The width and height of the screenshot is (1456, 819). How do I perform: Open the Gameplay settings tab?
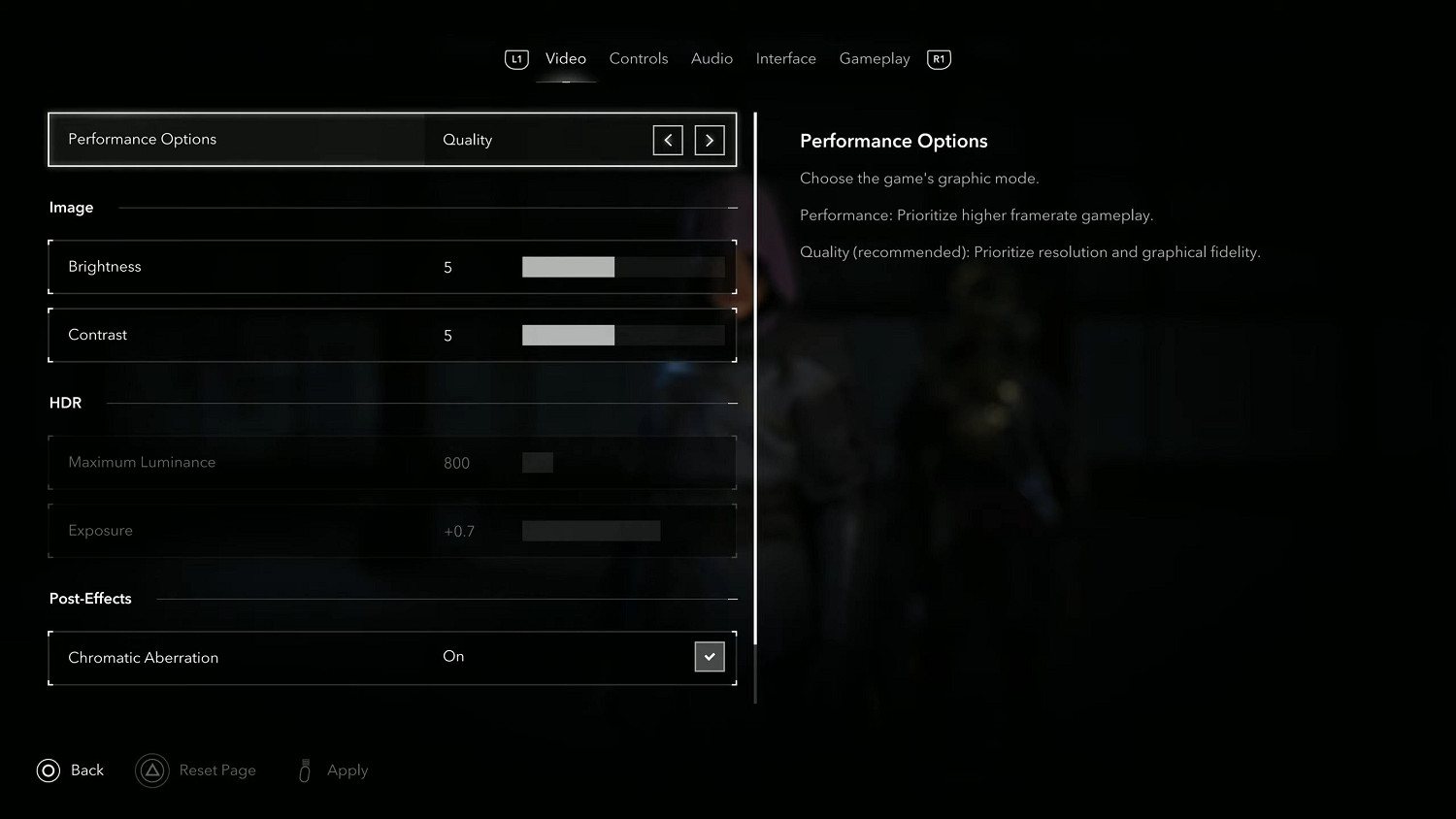tap(874, 58)
